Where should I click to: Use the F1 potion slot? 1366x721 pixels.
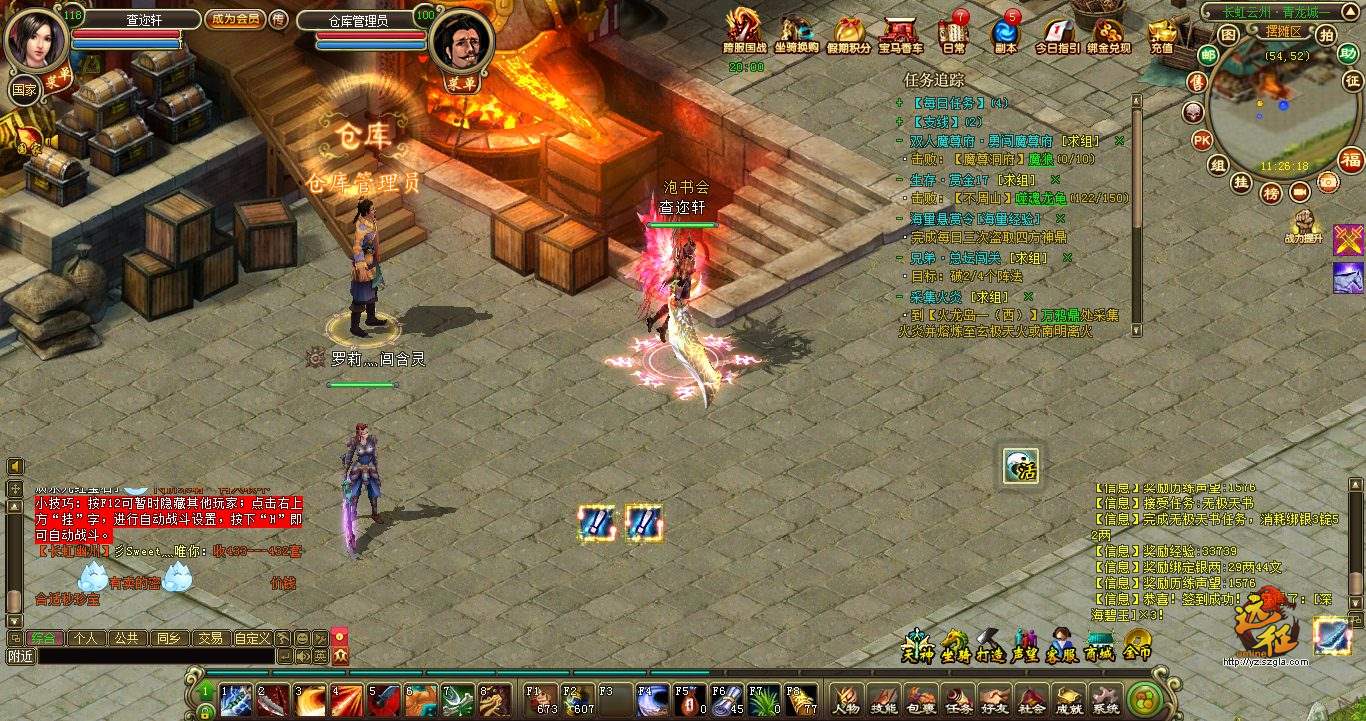(x=541, y=700)
